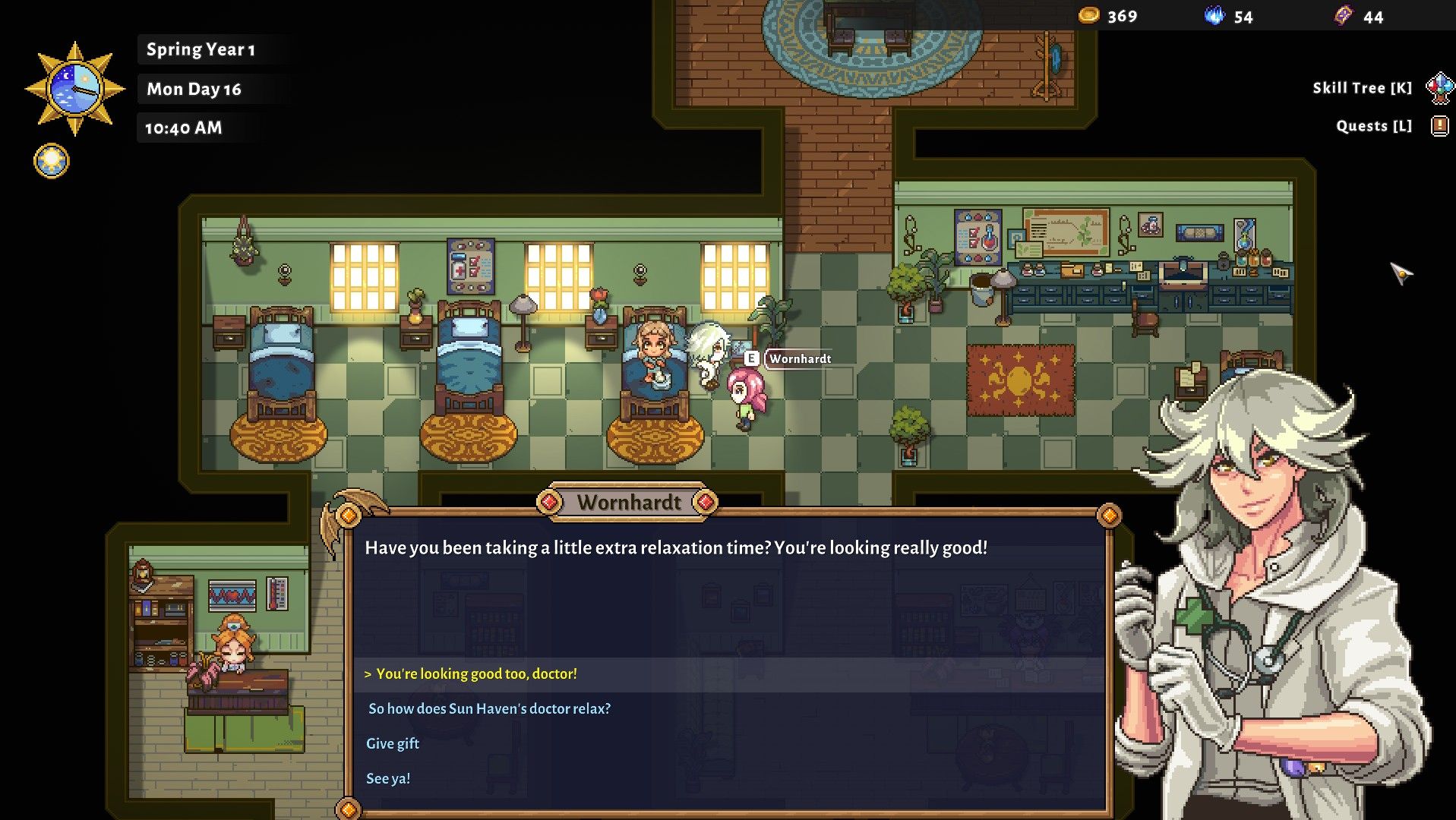Click the sun clock day-night dial
Screen dimensions: 1456x820
[74, 89]
